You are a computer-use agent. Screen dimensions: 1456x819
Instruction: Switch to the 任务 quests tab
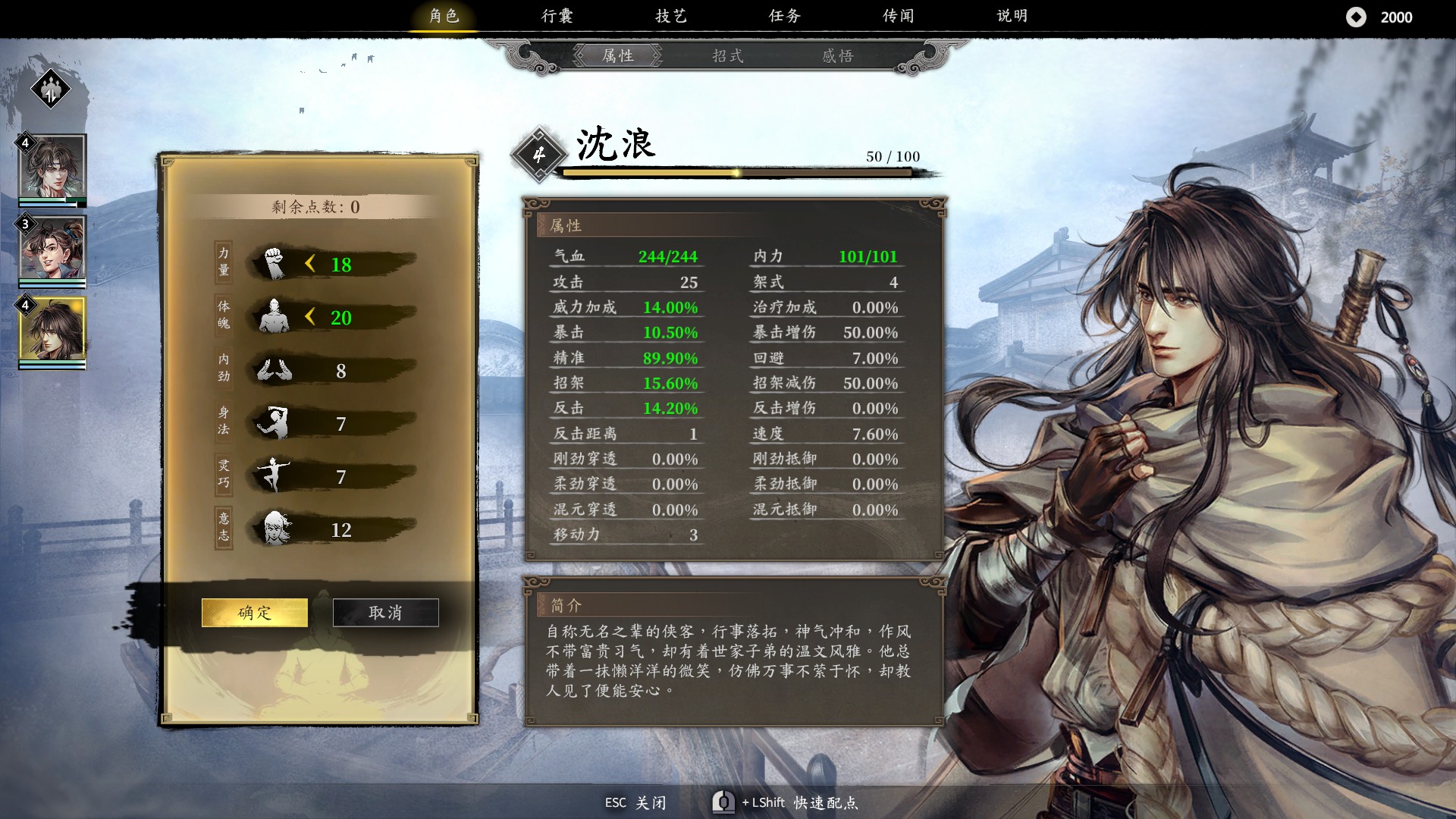click(785, 15)
